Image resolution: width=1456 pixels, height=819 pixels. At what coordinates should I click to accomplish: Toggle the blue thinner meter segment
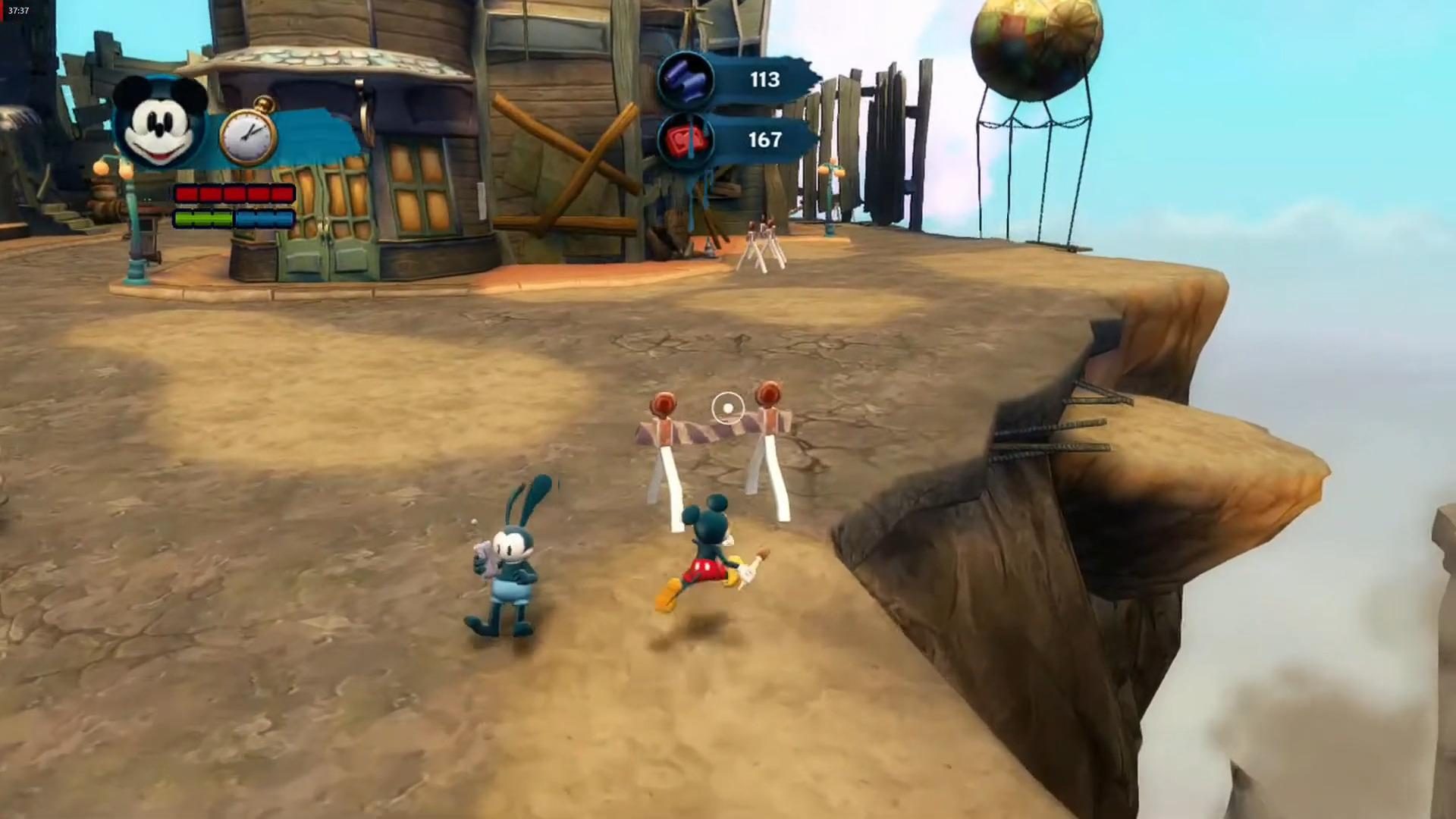[265, 218]
